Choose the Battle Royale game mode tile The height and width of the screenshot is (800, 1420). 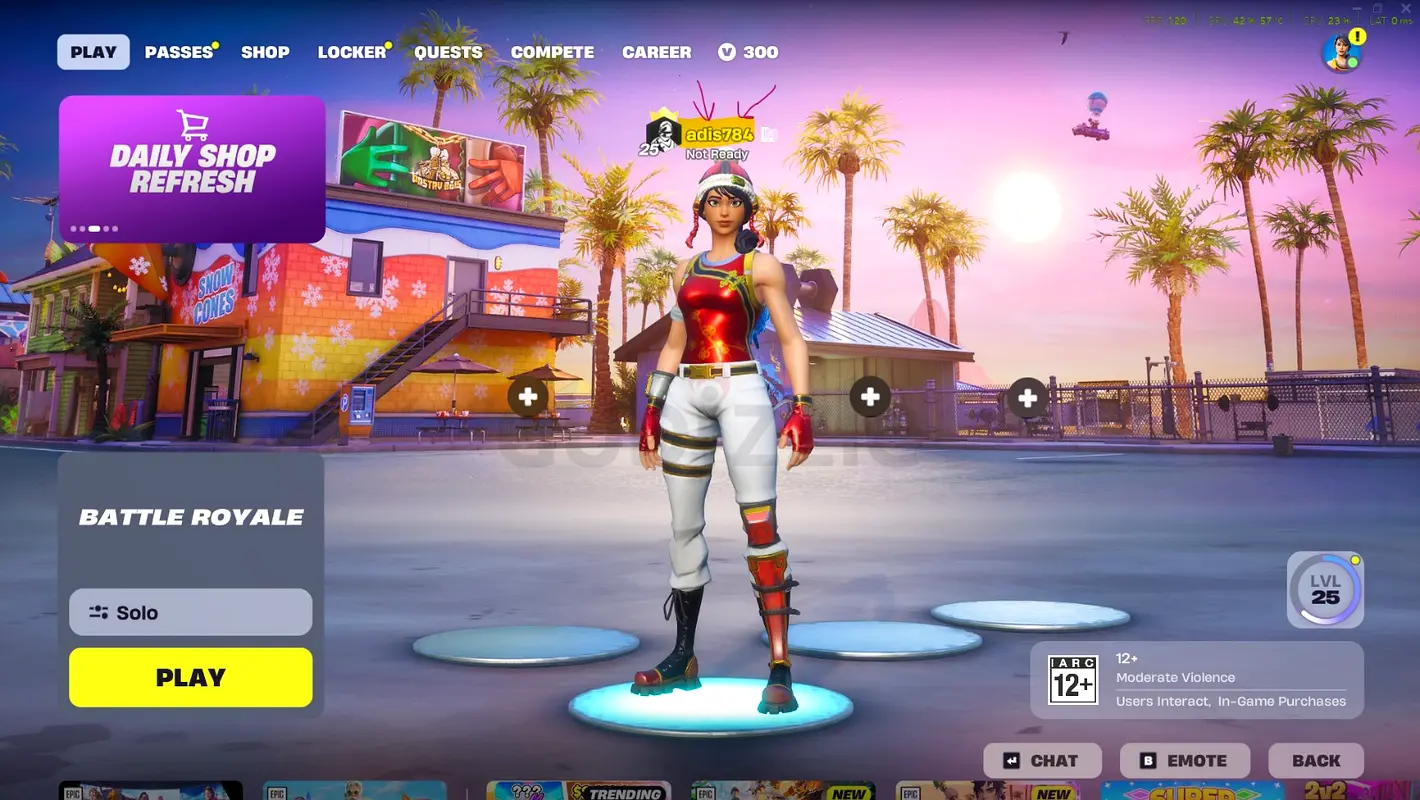(x=191, y=517)
